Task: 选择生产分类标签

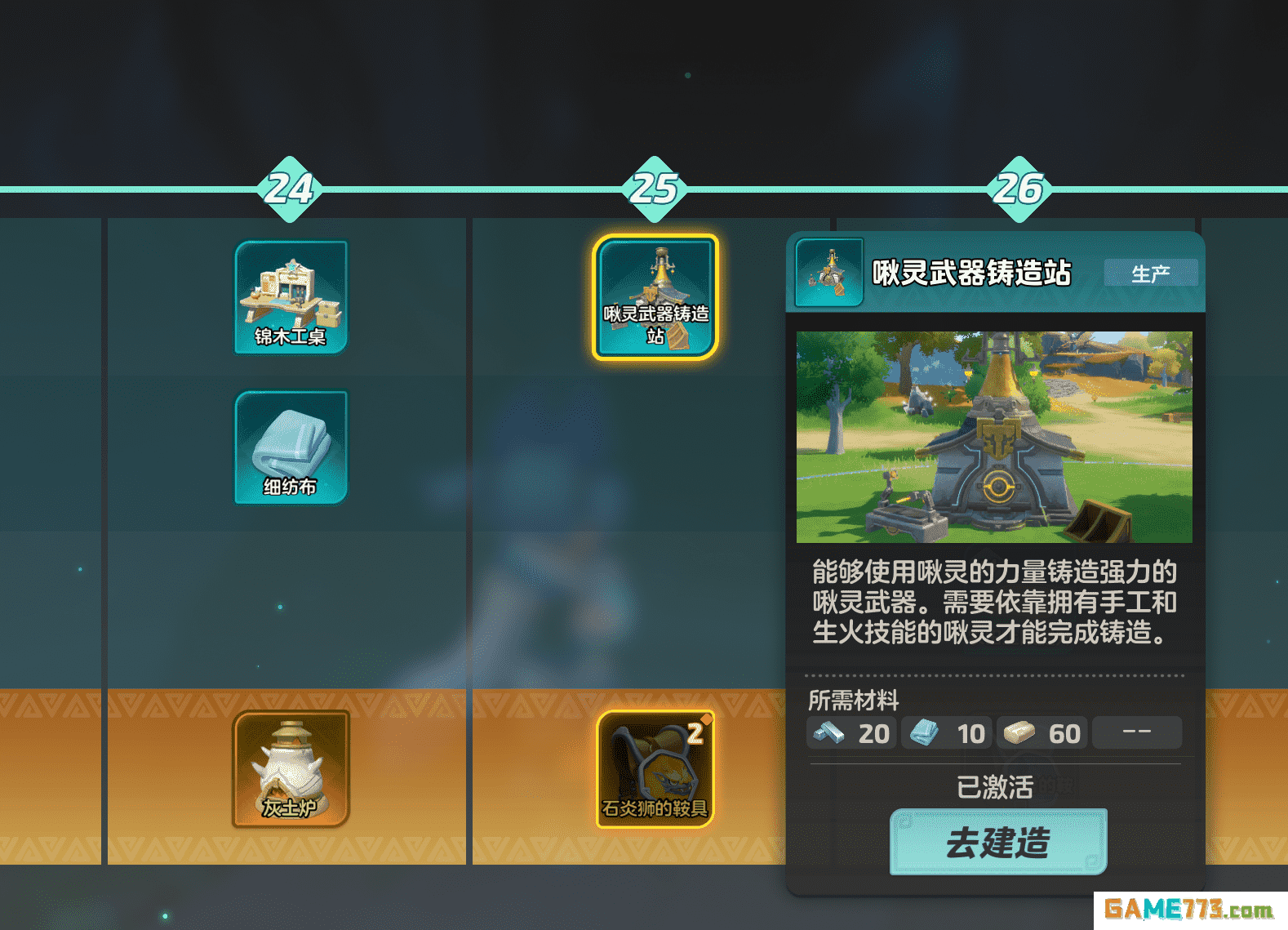Action: click(1153, 273)
